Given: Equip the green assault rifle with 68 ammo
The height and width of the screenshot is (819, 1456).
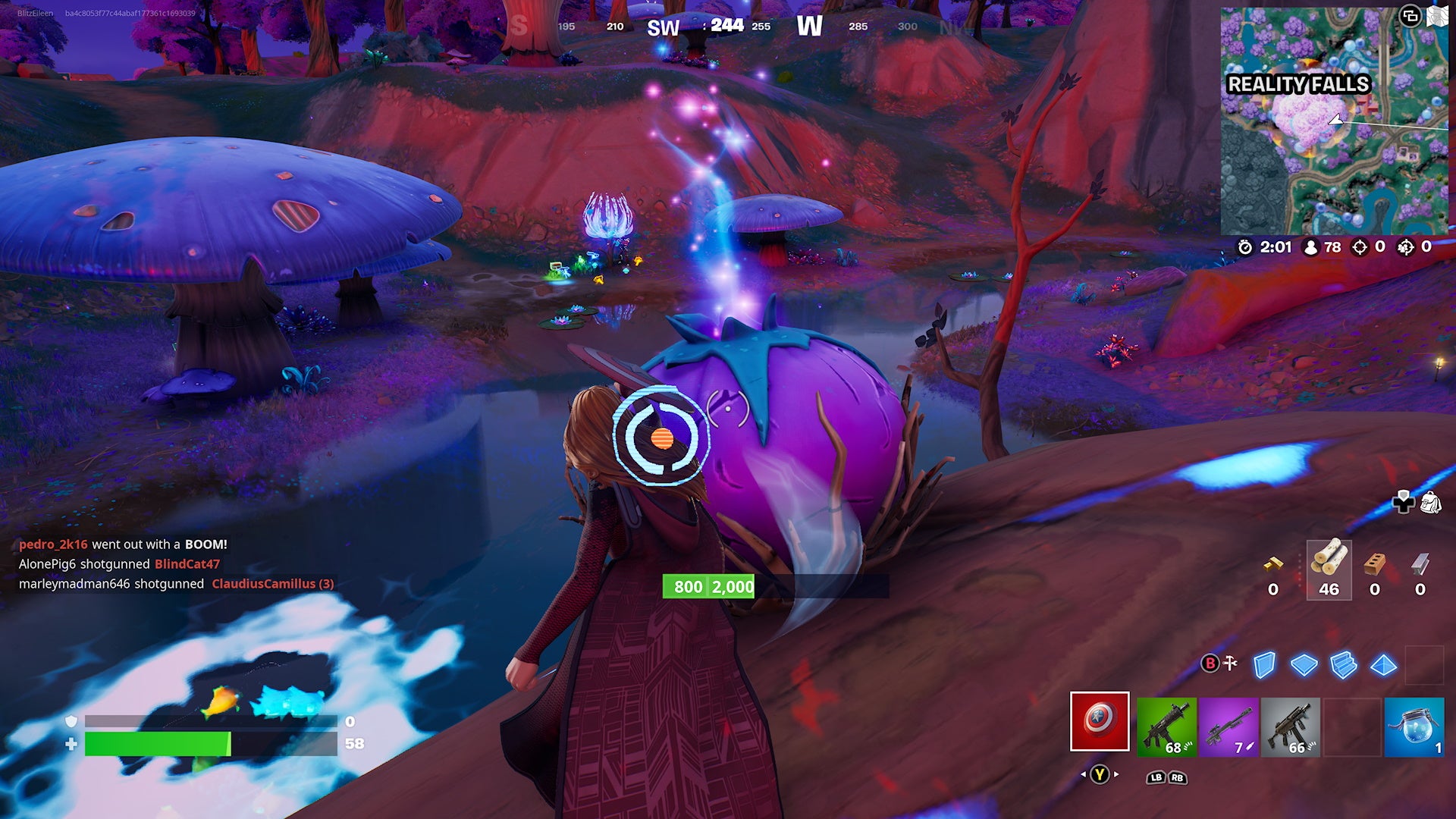Looking at the screenshot, I should [1167, 724].
